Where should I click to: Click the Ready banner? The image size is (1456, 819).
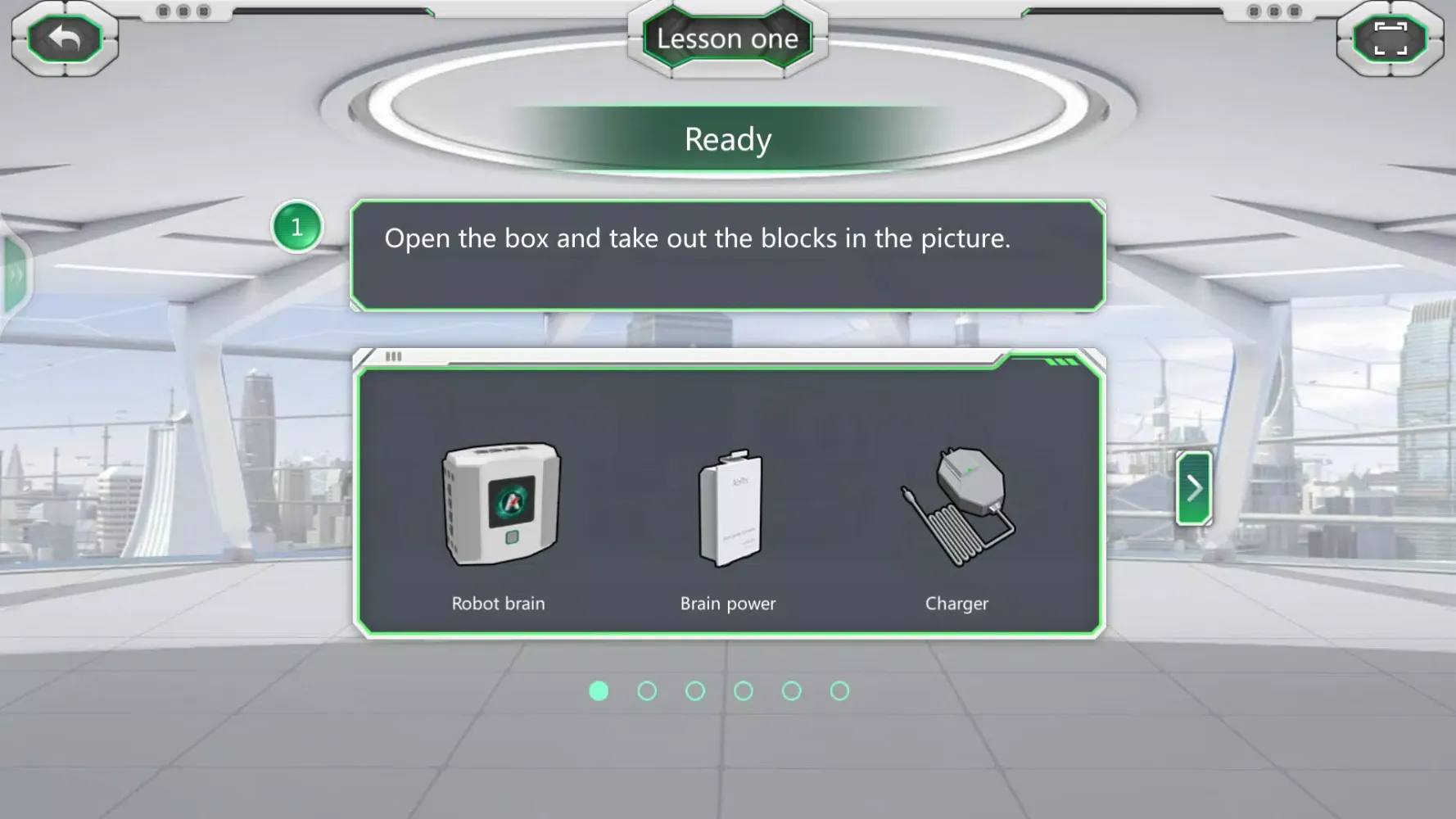point(727,138)
